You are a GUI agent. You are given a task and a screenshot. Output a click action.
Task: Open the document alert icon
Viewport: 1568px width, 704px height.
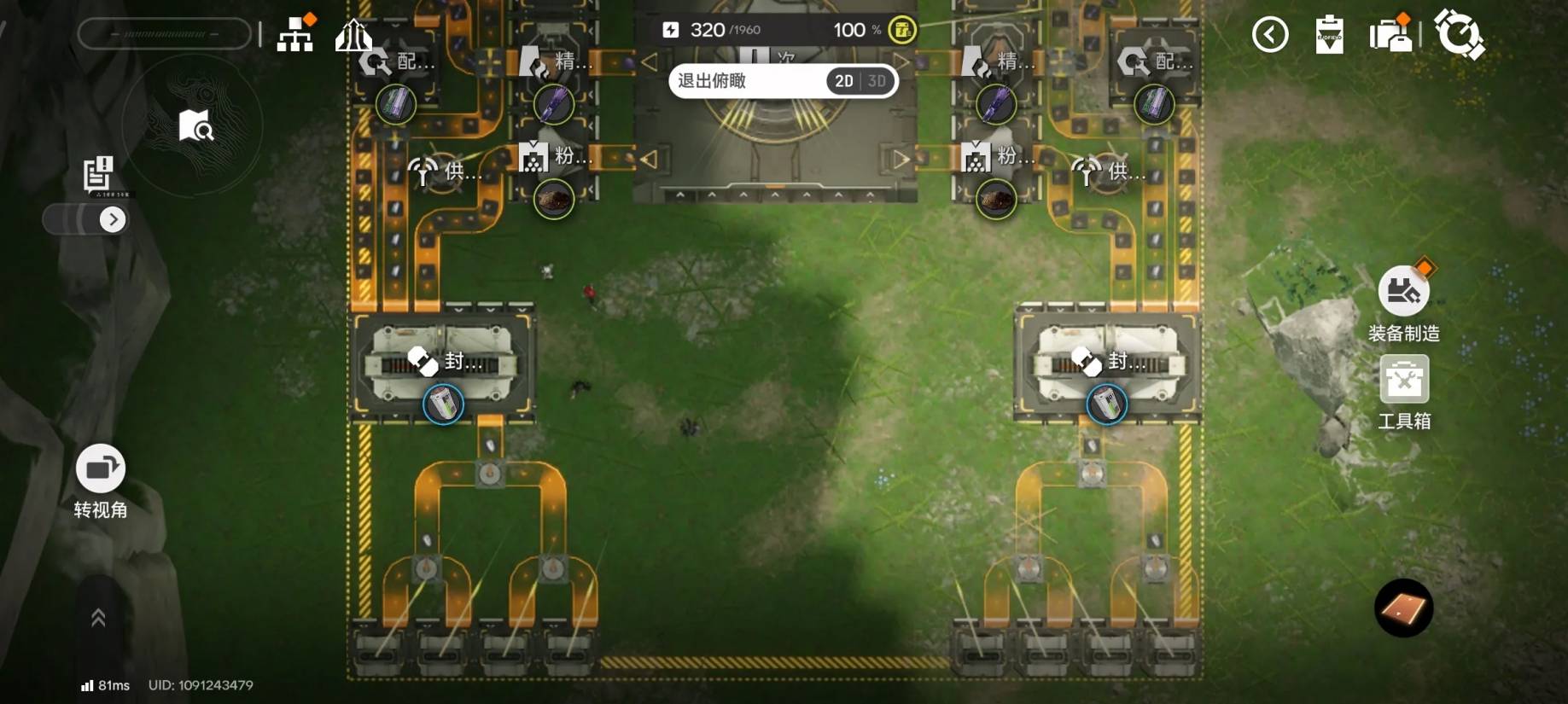(98, 173)
